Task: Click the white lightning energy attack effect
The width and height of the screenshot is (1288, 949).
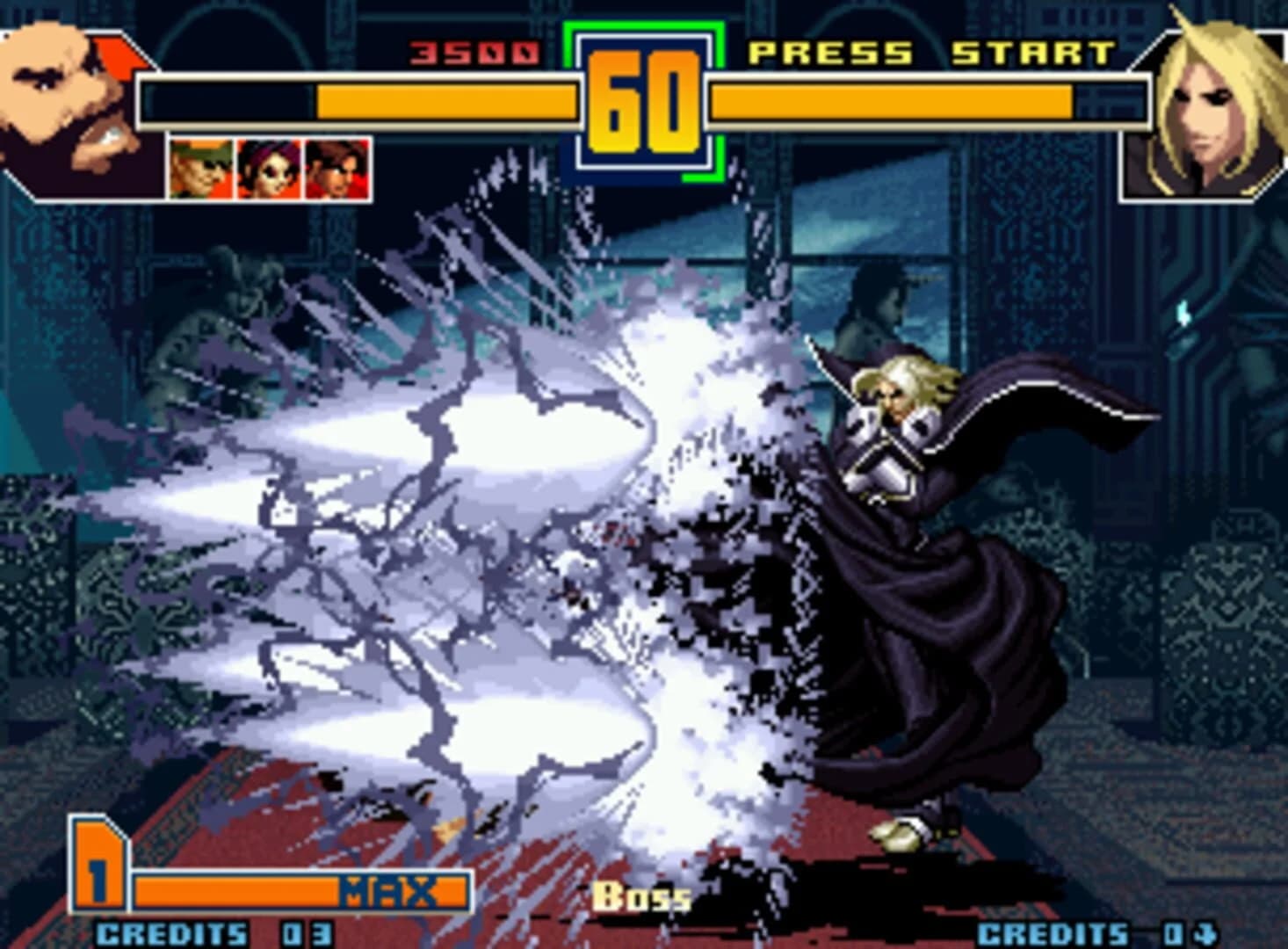Action: (x=483, y=527)
